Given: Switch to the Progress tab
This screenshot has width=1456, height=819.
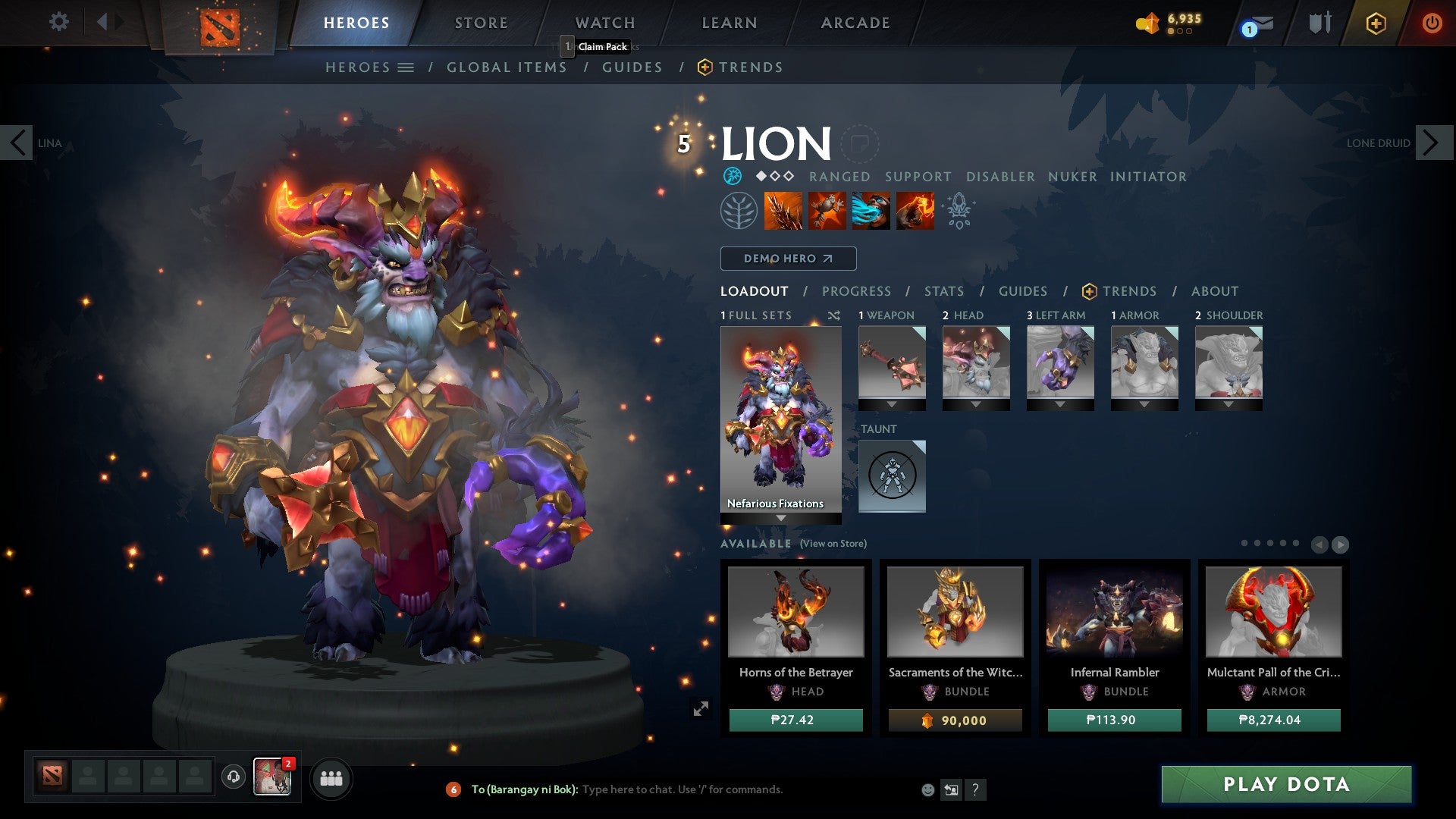Looking at the screenshot, I should [x=857, y=291].
